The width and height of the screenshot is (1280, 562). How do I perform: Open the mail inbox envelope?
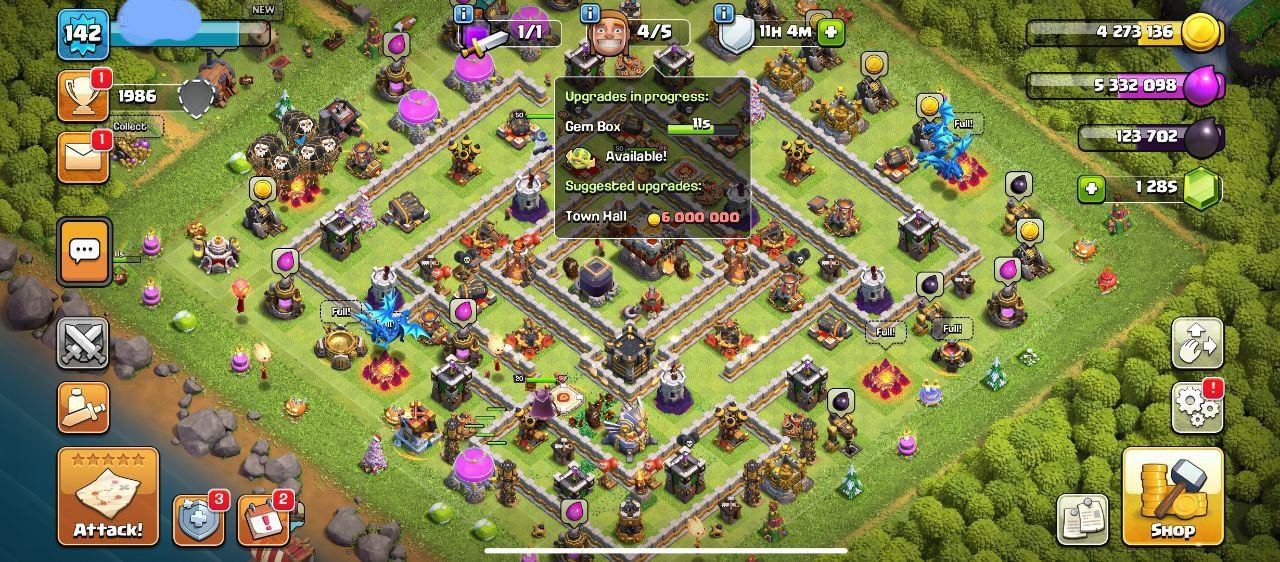point(83,158)
